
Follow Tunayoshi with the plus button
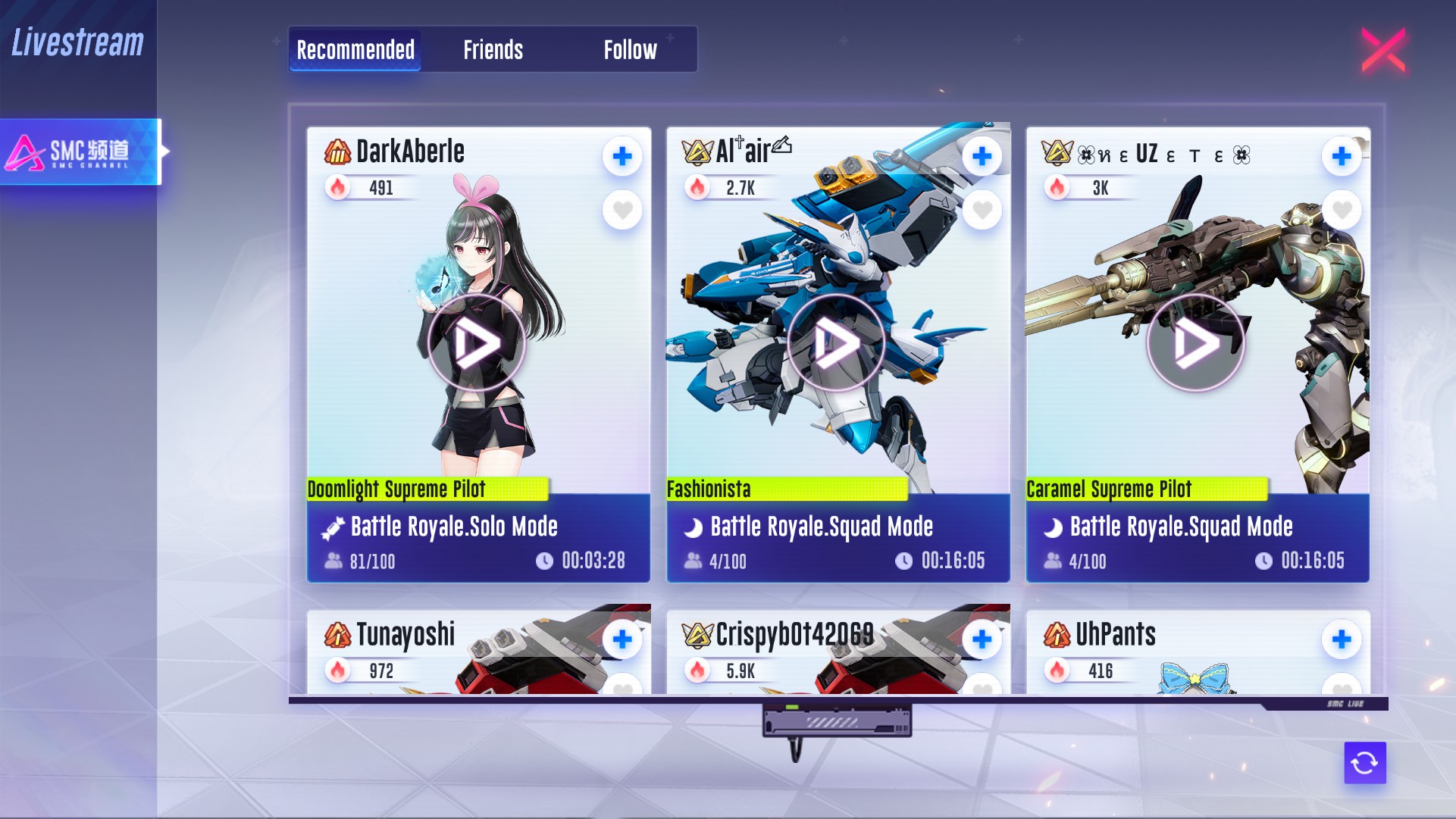point(622,639)
